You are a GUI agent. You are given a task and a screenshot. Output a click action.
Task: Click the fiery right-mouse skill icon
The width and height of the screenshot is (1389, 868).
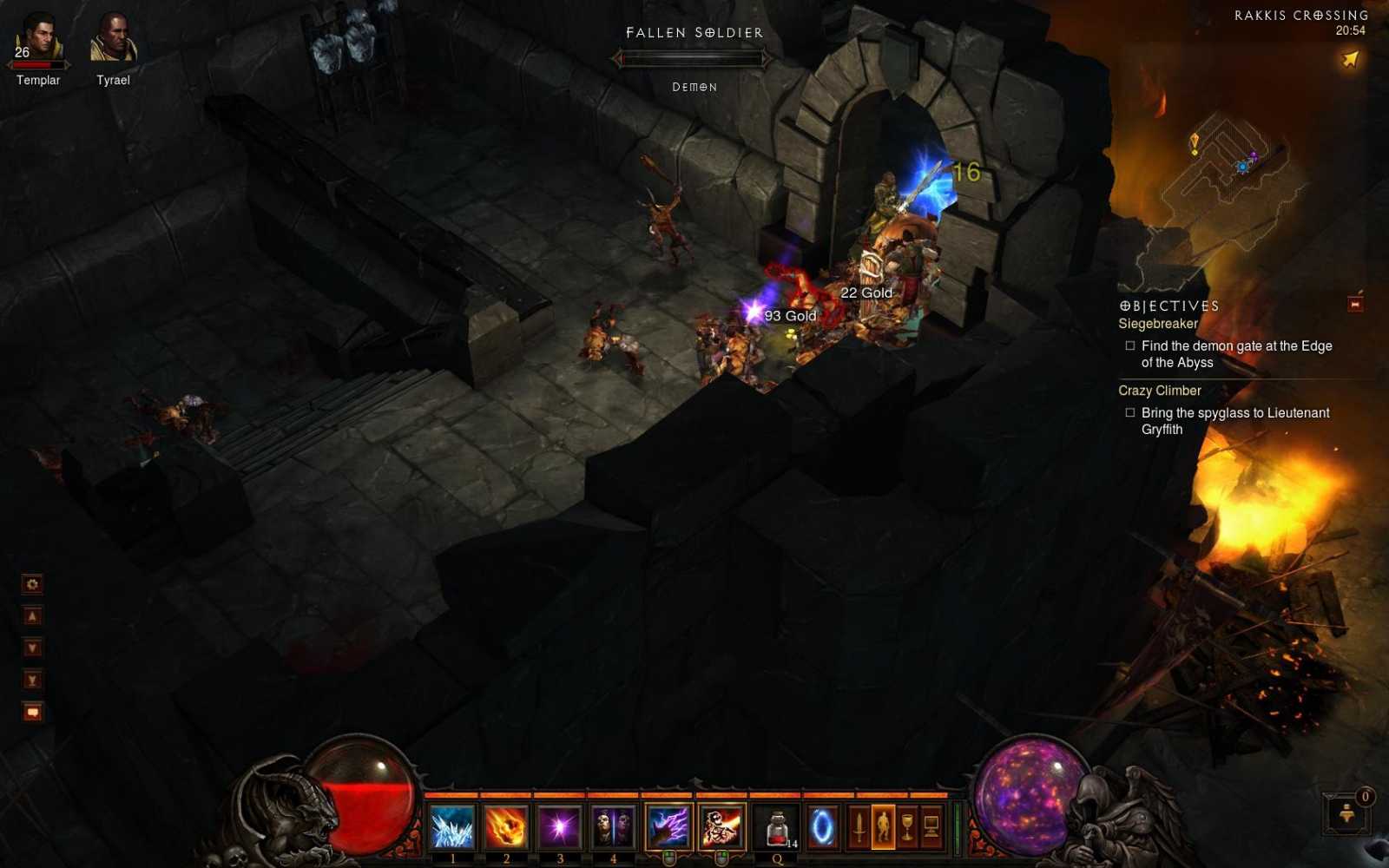[x=721, y=825]
